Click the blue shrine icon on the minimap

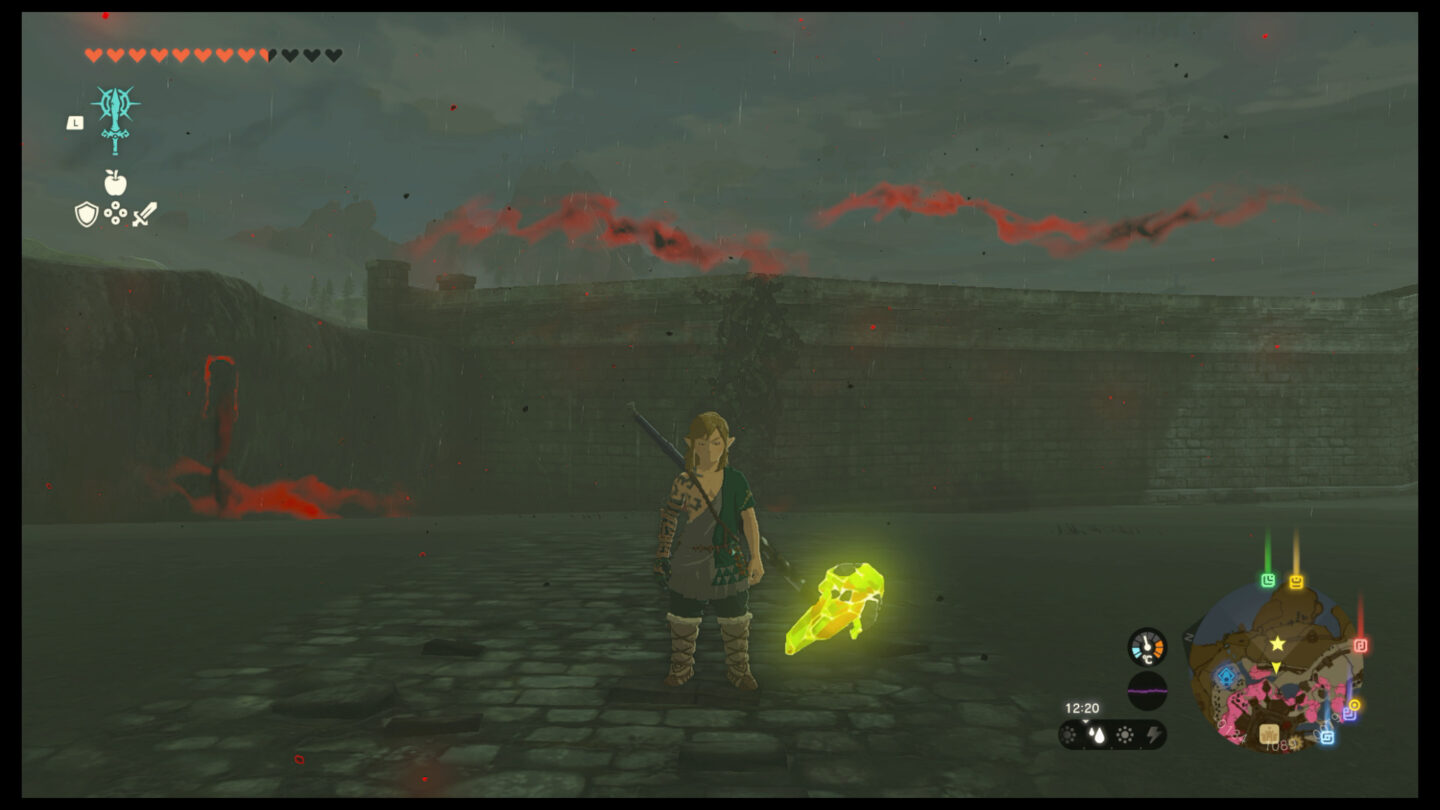pos(1226,675)
